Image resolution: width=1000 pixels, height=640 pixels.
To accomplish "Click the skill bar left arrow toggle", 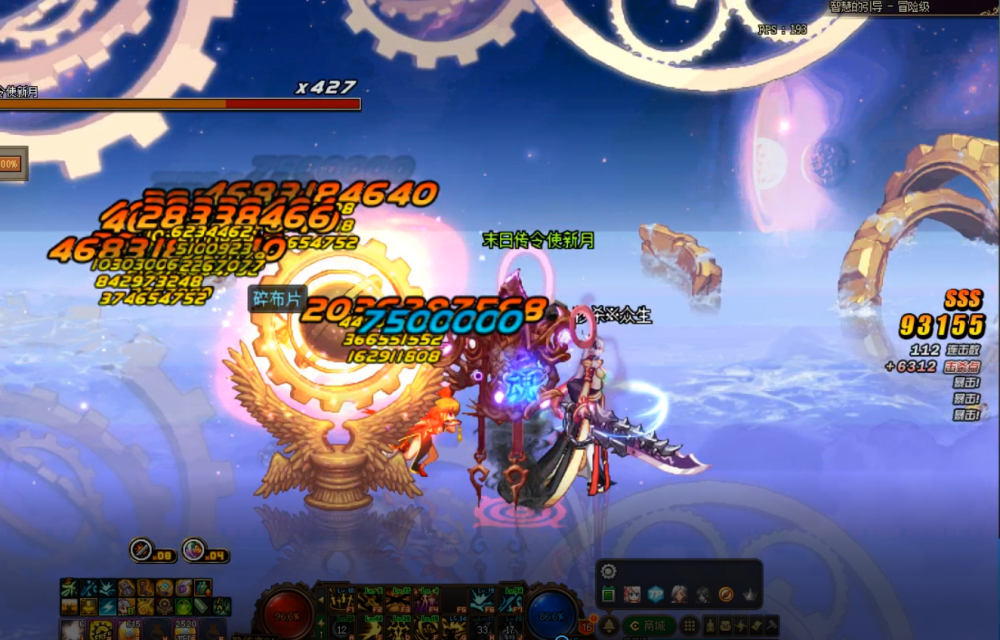I will tap(323, 599).
